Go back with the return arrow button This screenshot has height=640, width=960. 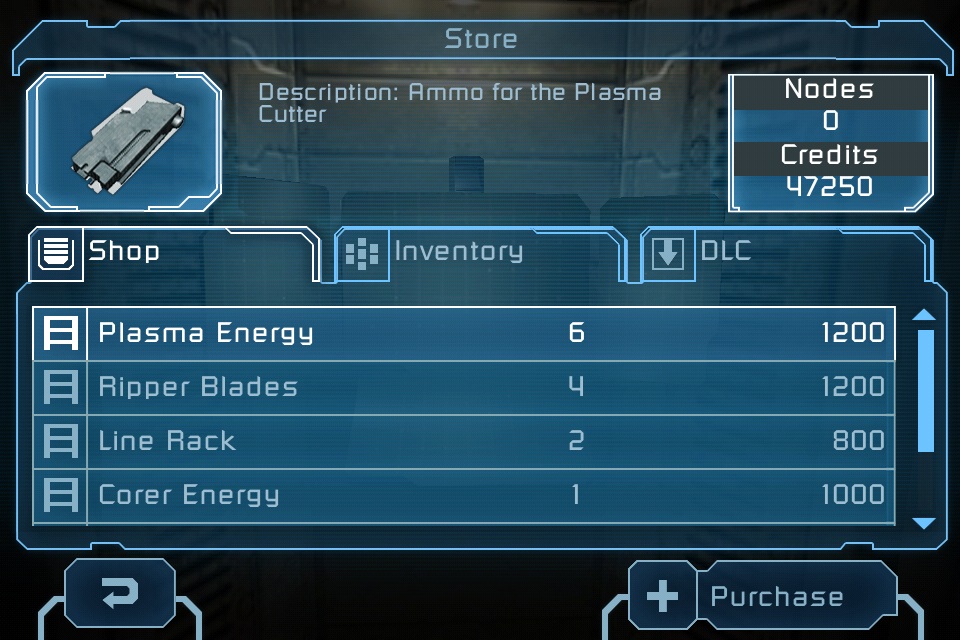pos(120,595)
